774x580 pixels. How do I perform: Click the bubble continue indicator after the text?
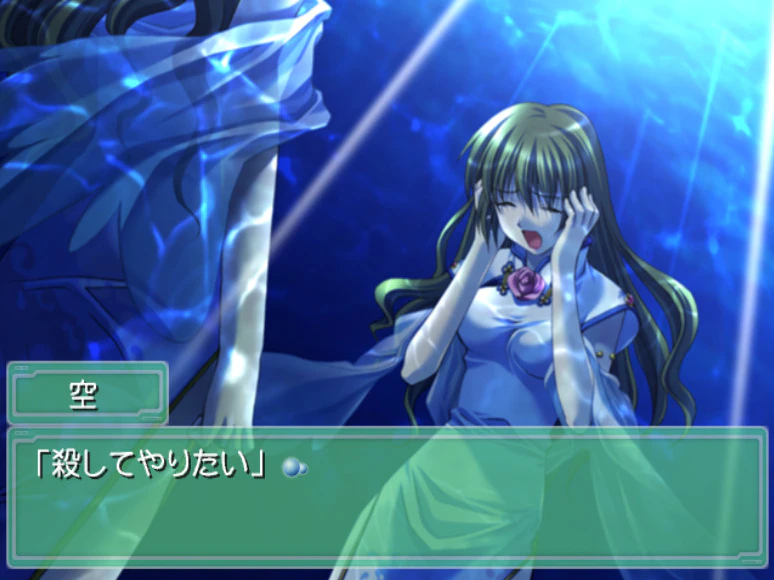point(293,467)
